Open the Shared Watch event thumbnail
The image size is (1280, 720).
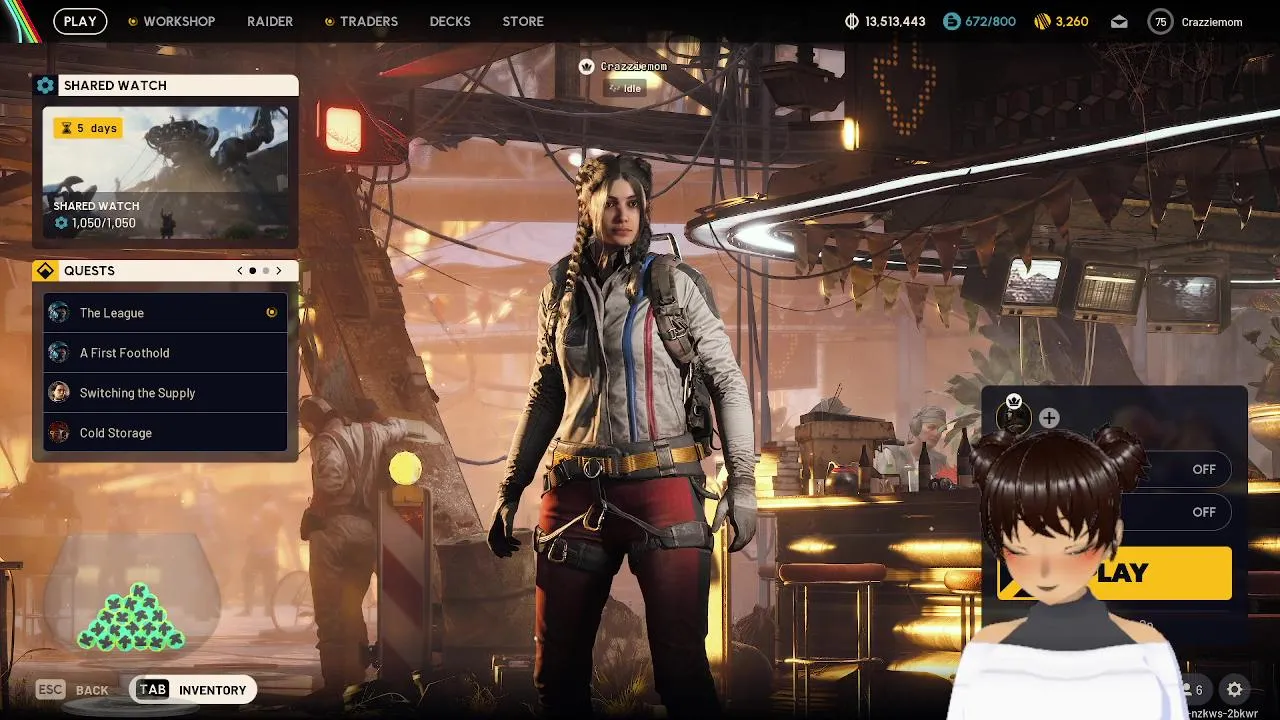165,172
